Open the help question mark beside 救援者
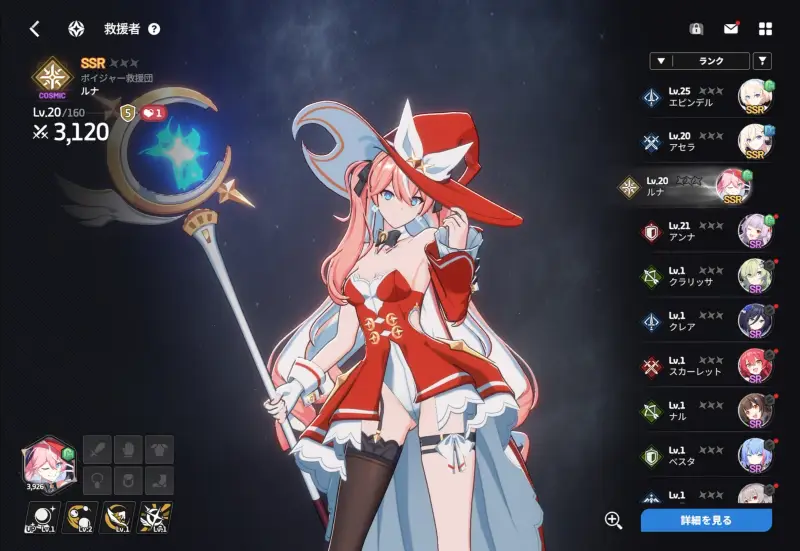The image size is (800, 551). (x=154, y=29)
